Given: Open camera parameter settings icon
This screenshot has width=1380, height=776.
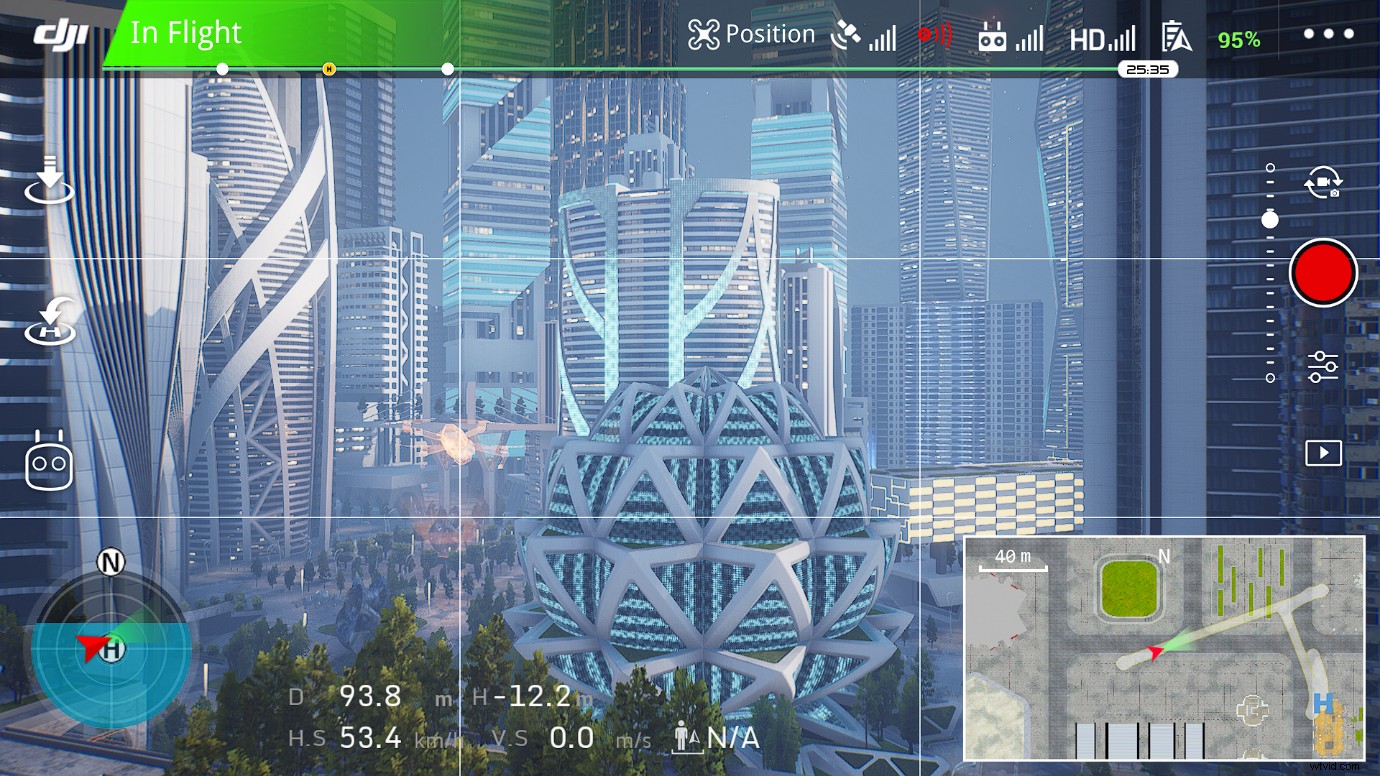Looking at the screenshot, I should pos(1323,366).
